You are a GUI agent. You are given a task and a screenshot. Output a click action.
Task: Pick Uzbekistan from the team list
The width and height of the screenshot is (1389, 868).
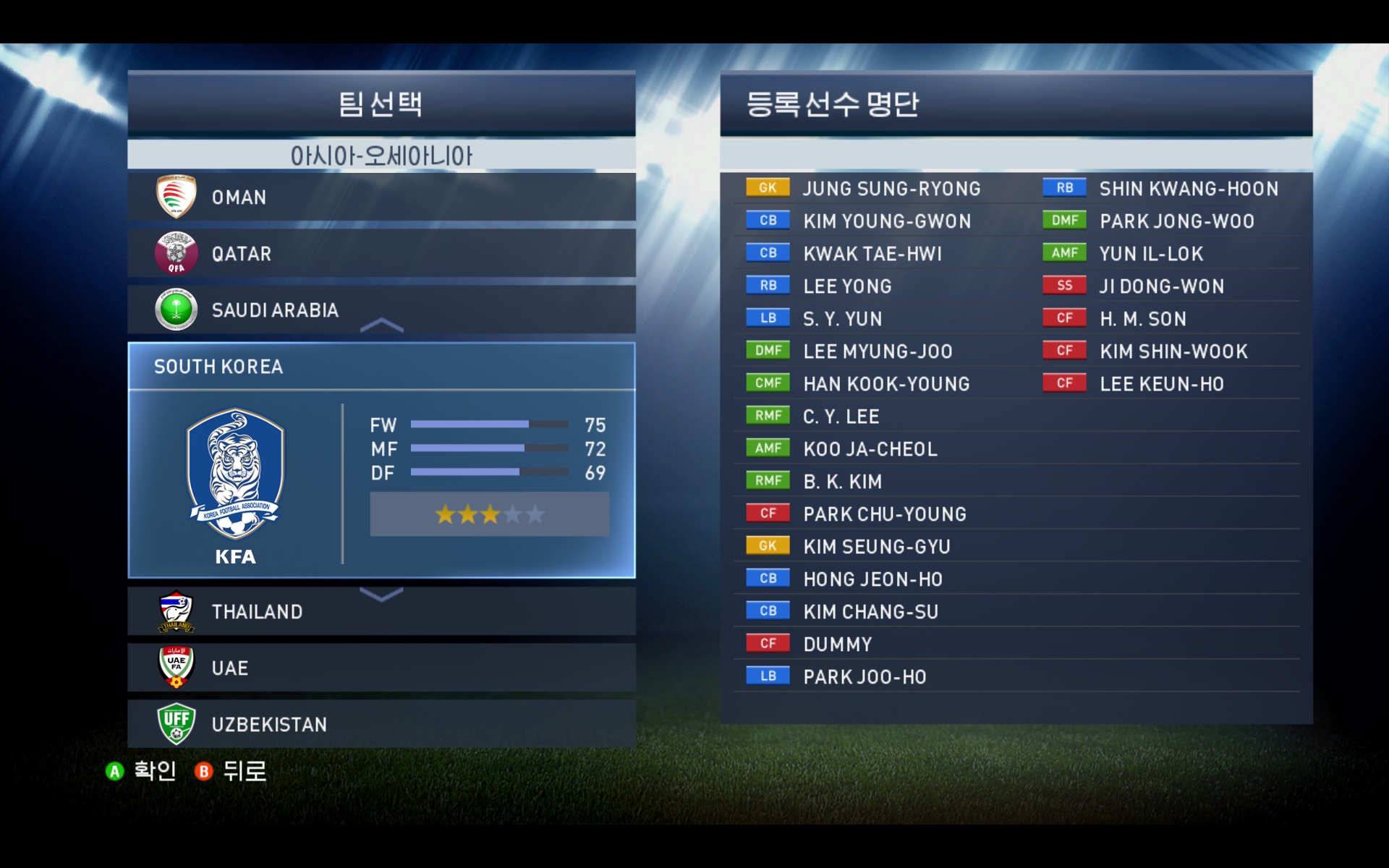[x=381, y=724]
